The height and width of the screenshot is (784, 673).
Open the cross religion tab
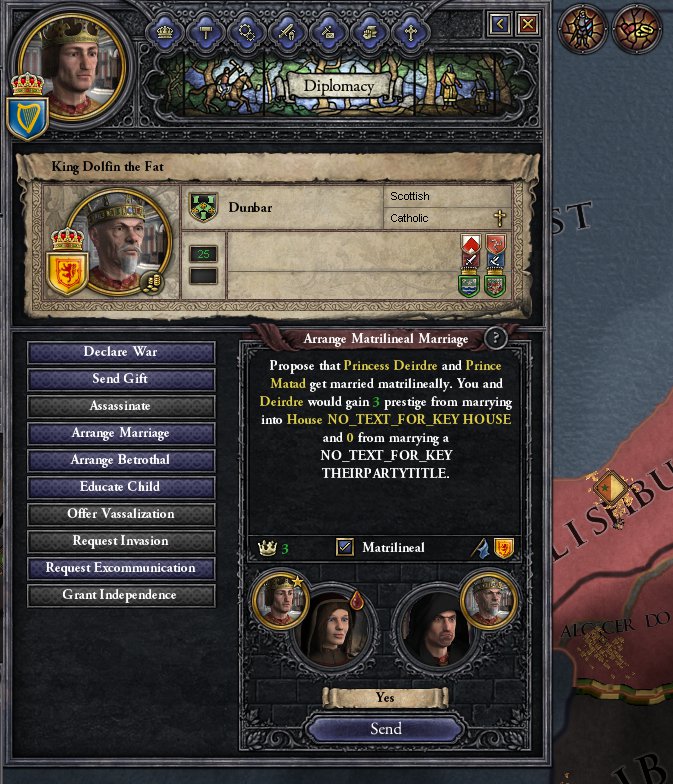410,32
